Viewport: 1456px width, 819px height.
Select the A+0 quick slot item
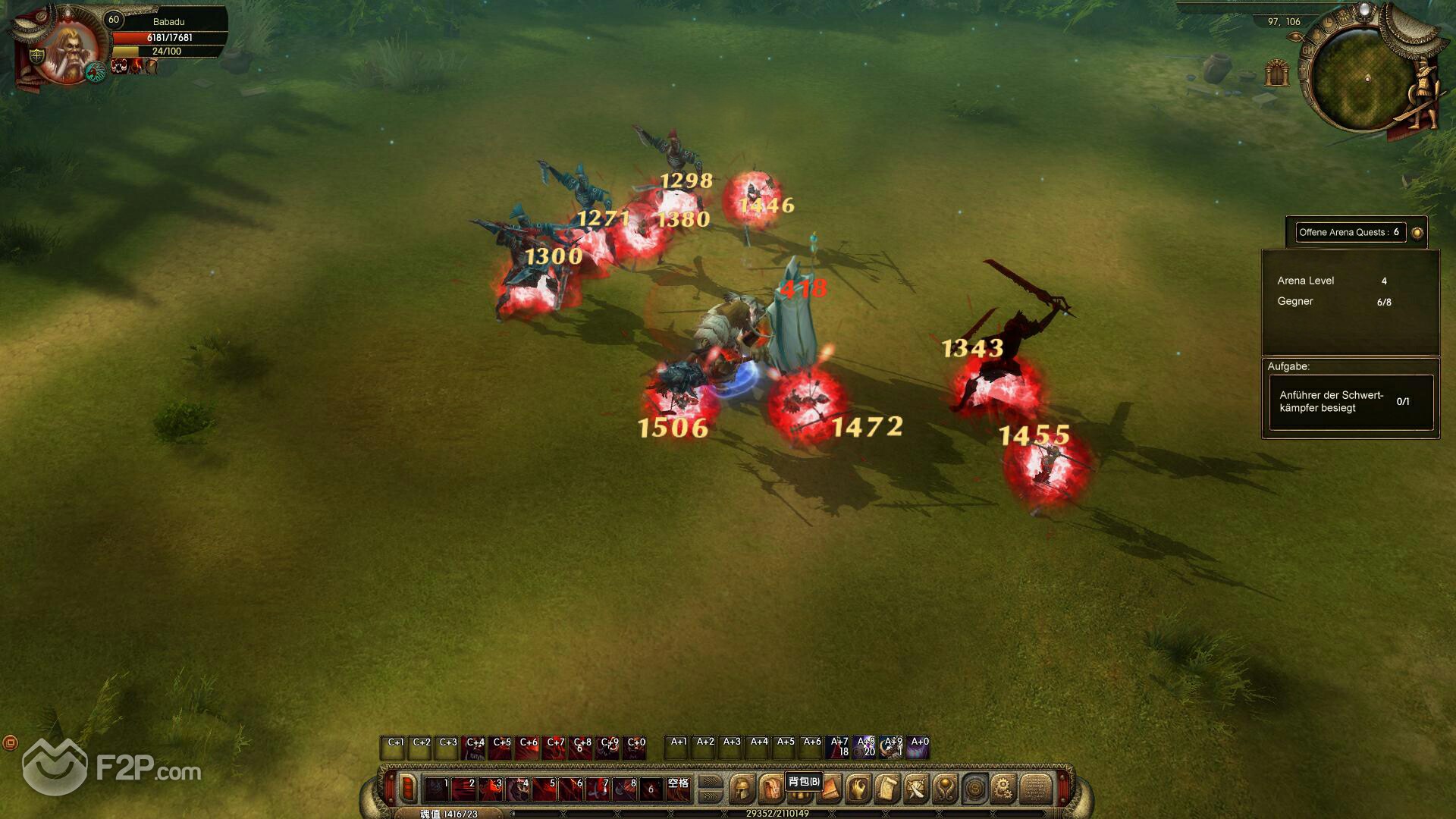919,748
